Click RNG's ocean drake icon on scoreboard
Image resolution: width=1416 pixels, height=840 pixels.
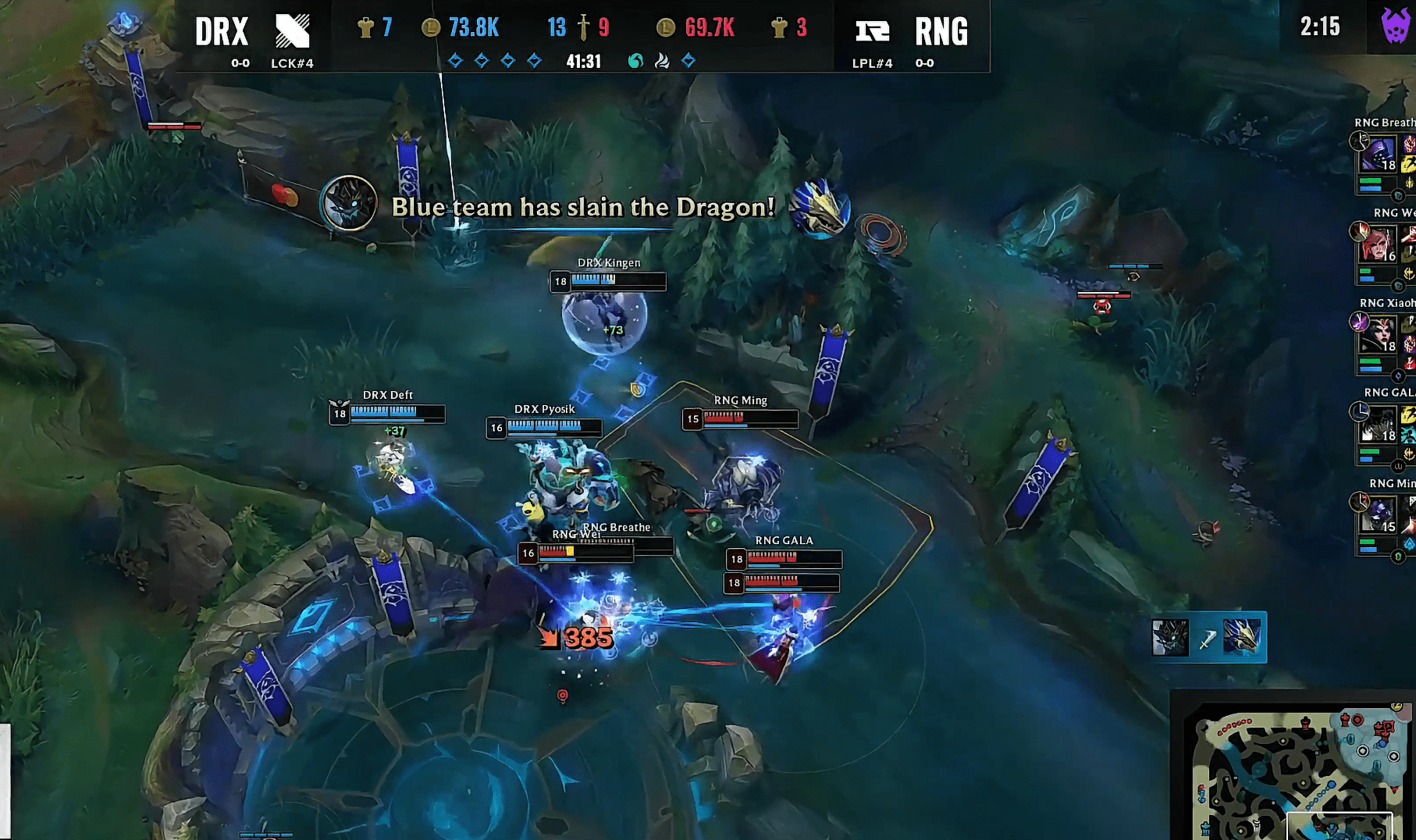pos(636,61)
